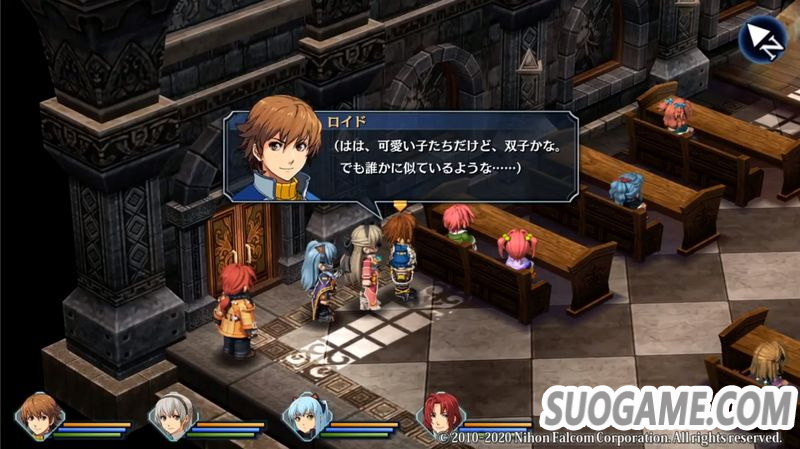Select the silver-haired party member portrait
Image resolution: width=800 pixels, height=449 pixels.
click(171, 416)
